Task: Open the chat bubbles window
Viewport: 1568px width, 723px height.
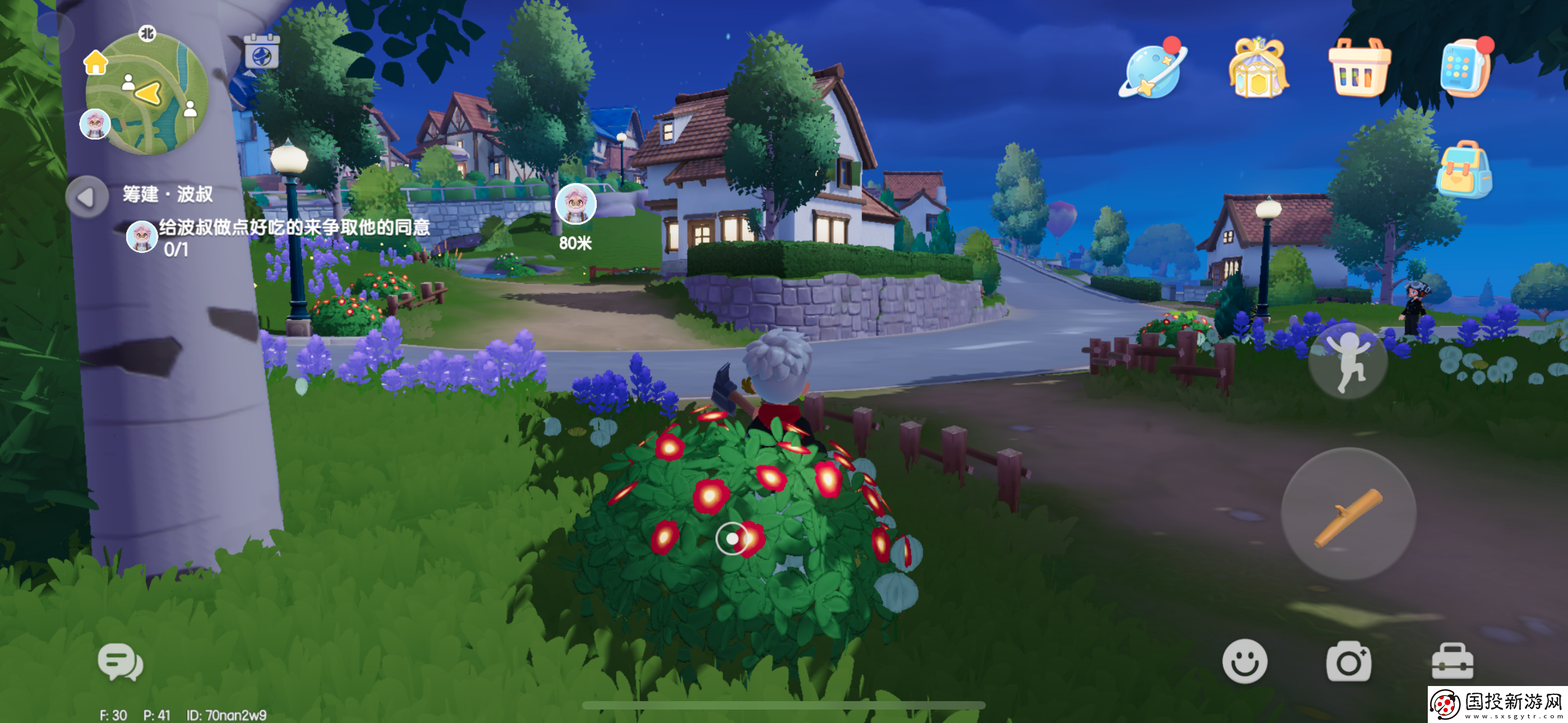Action: point(121,662)
